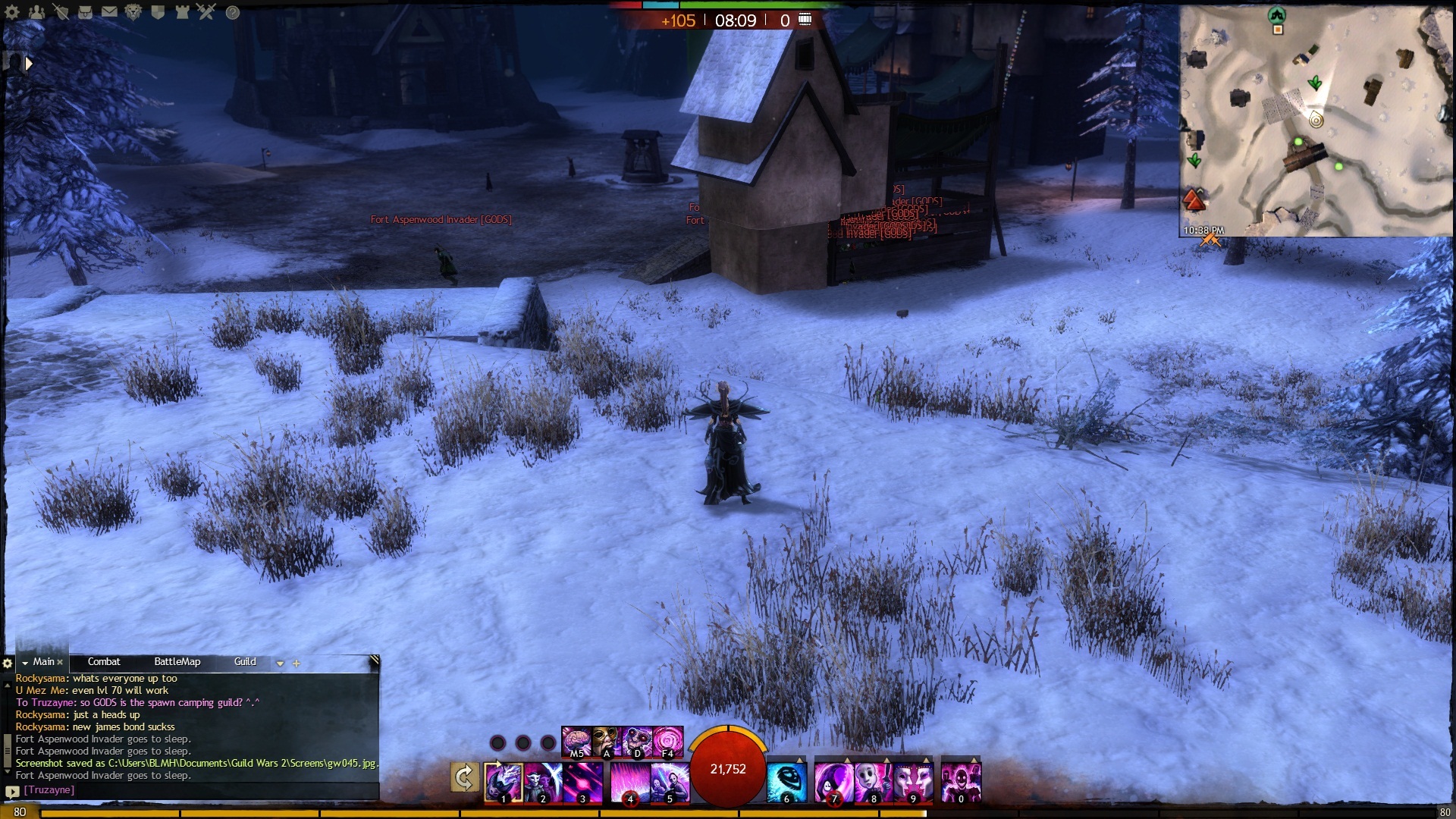Use the blue mask healing skill 6

(786, 783)
